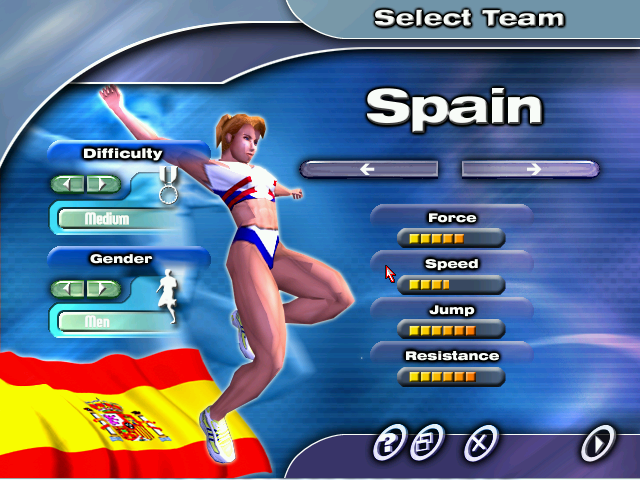Continue with the play arrow button
The image size is (640, 480).
pyautogui.click(x=598, y=441)
